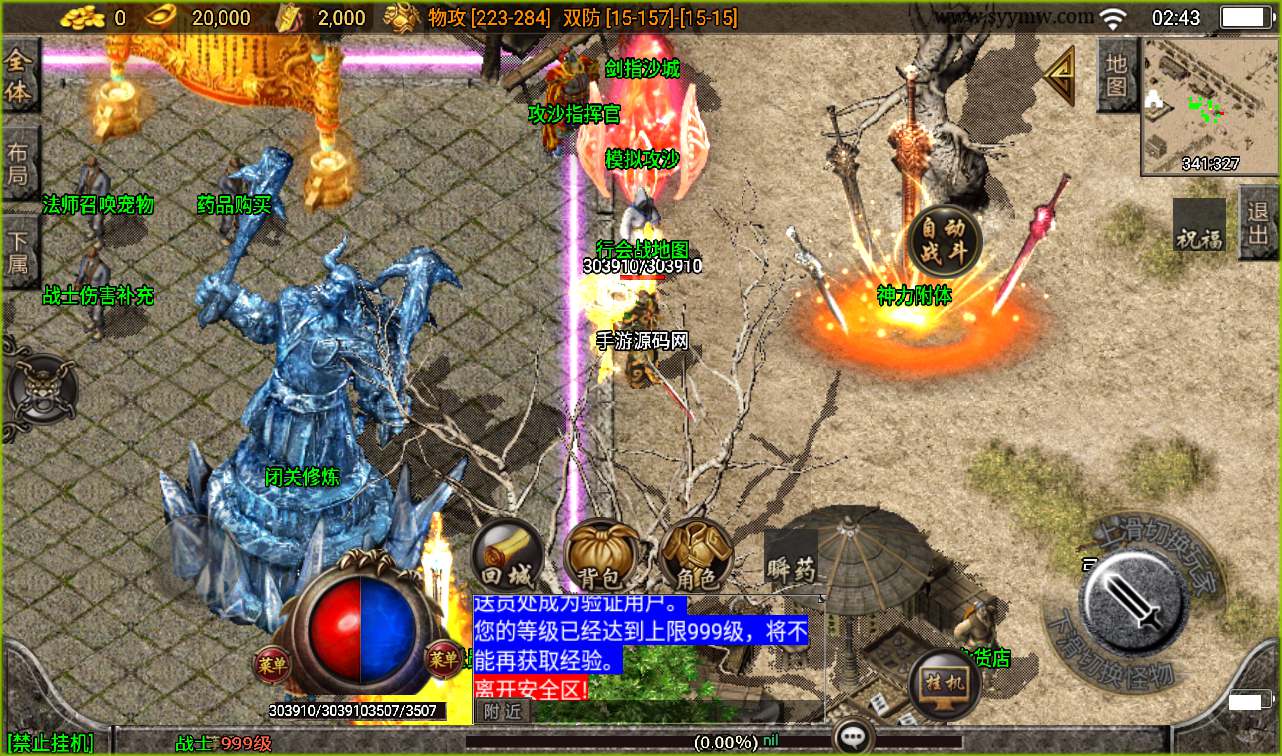The width and height of the screenshot is (1282, 756).
Task: Open the 背包 backpack
Action: click(x=601, y=557)
